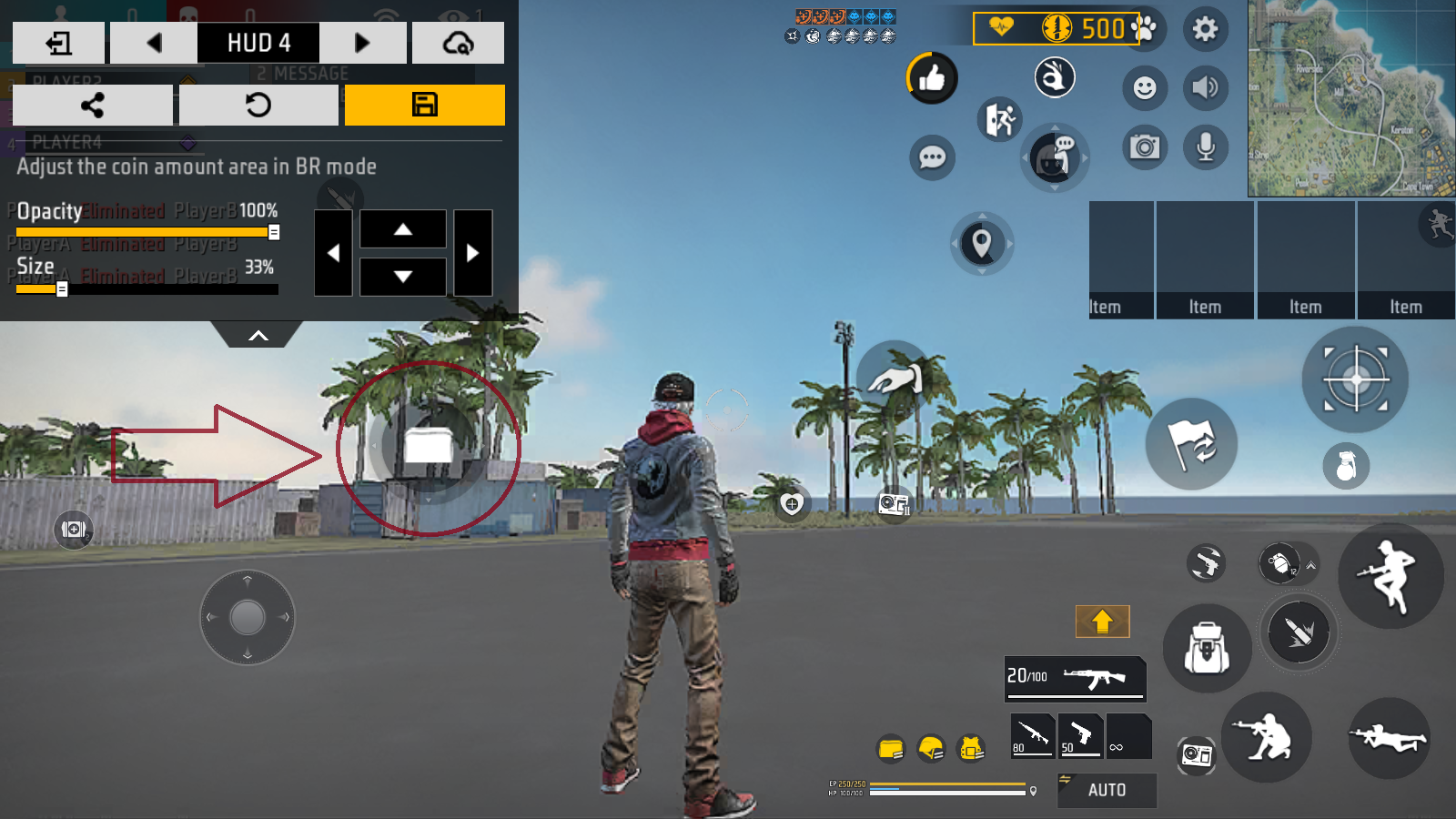This screenshot has width=1456, height=819.
Task: Exit the HUD editor with the exit arrow button
Action: [x=59, y=43]
